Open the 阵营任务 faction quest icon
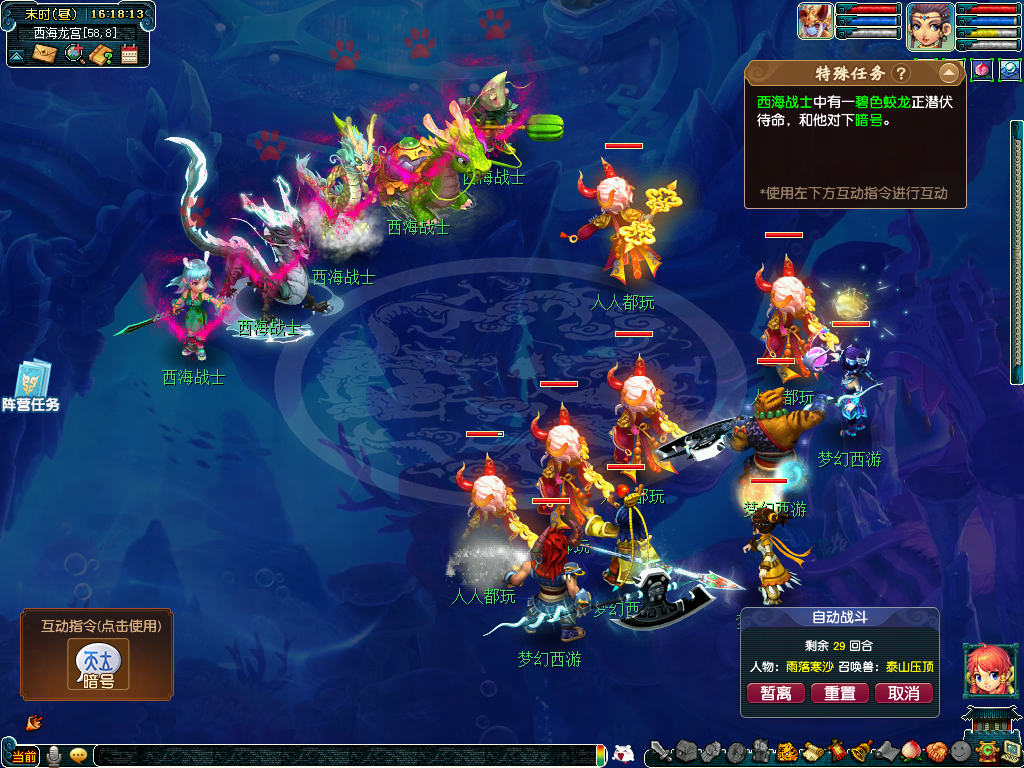 click(x=32, y=386)
